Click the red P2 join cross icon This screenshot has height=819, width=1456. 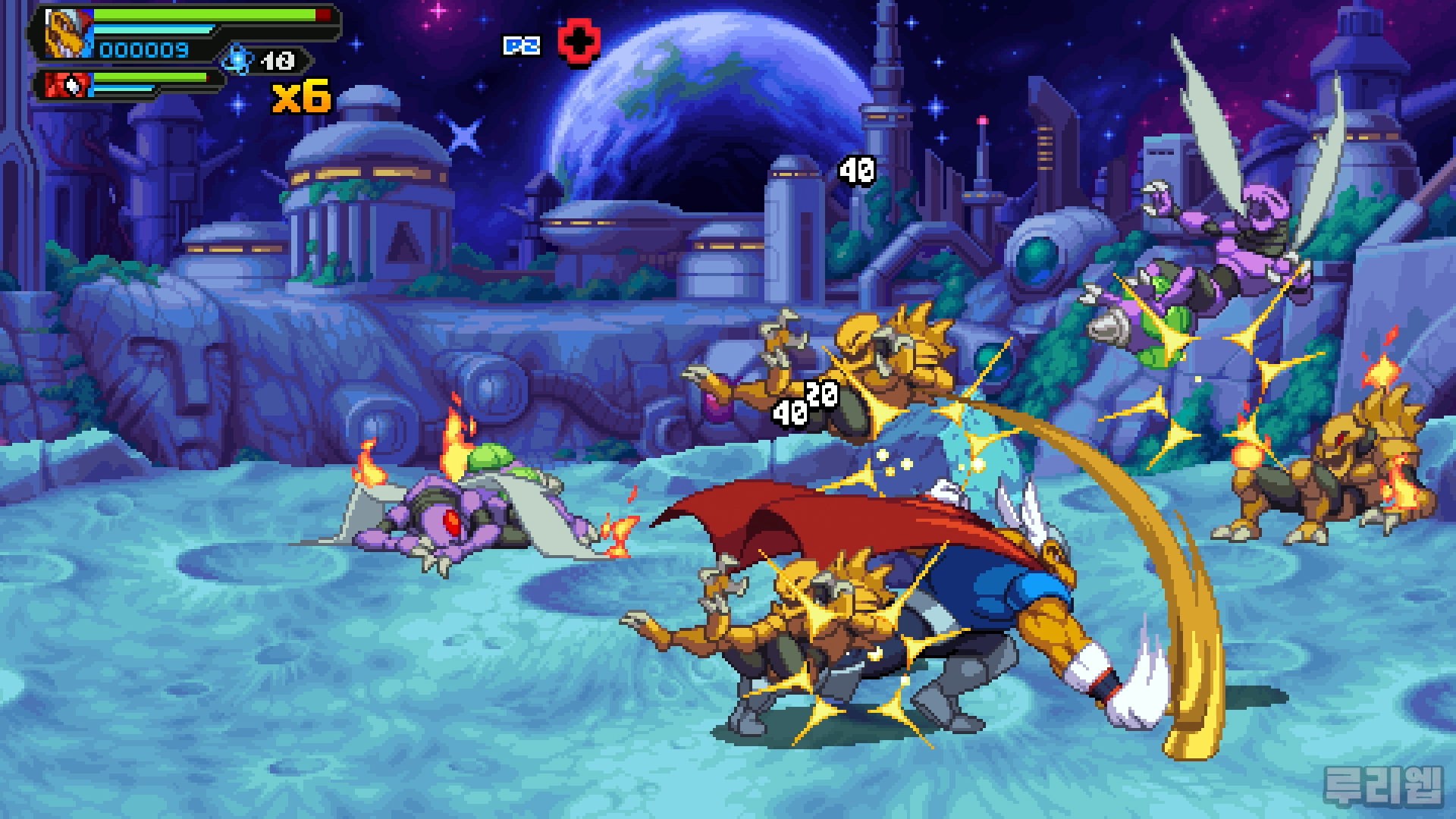[x=579, y=42]
